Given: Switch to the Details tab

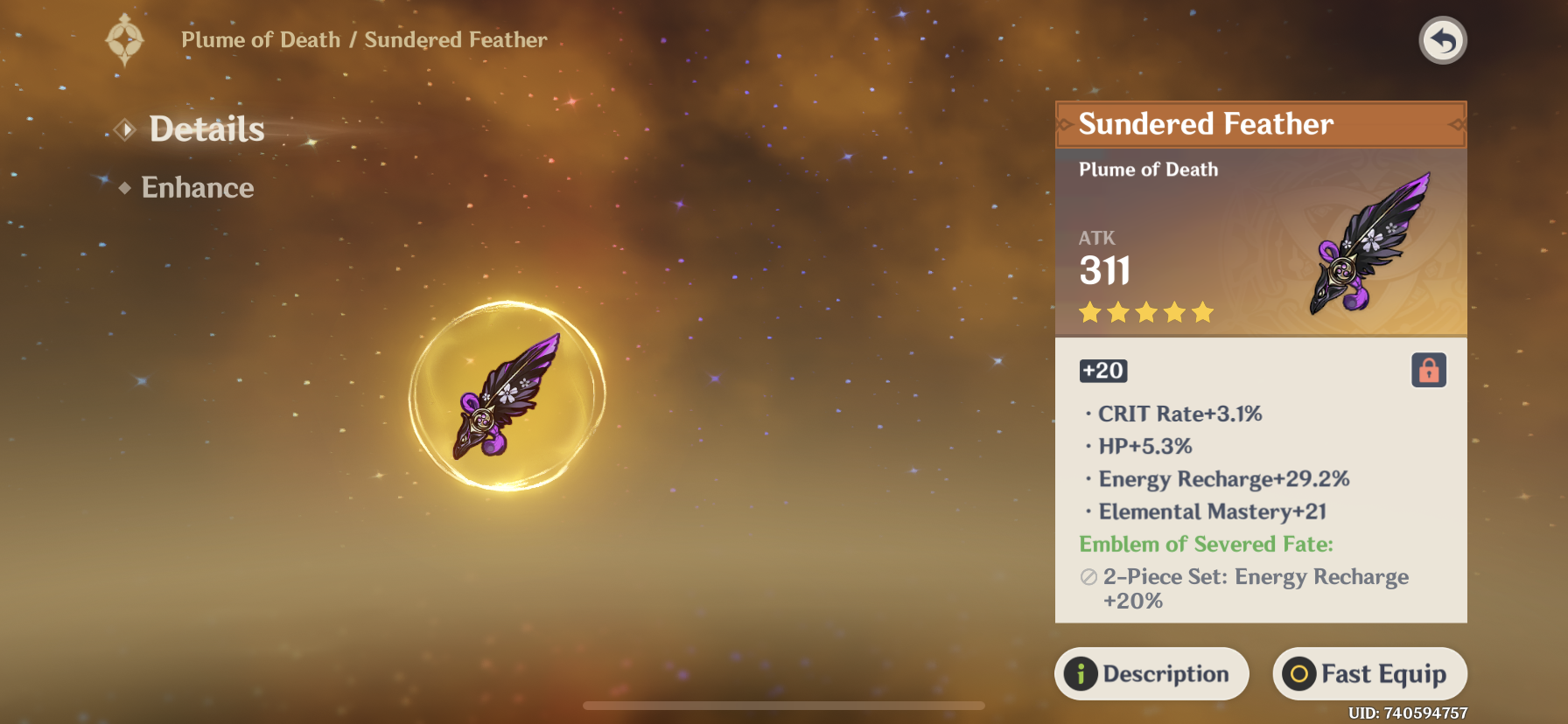Looking at the screenshot, I should pyautogui.click(x=206, y=129).
